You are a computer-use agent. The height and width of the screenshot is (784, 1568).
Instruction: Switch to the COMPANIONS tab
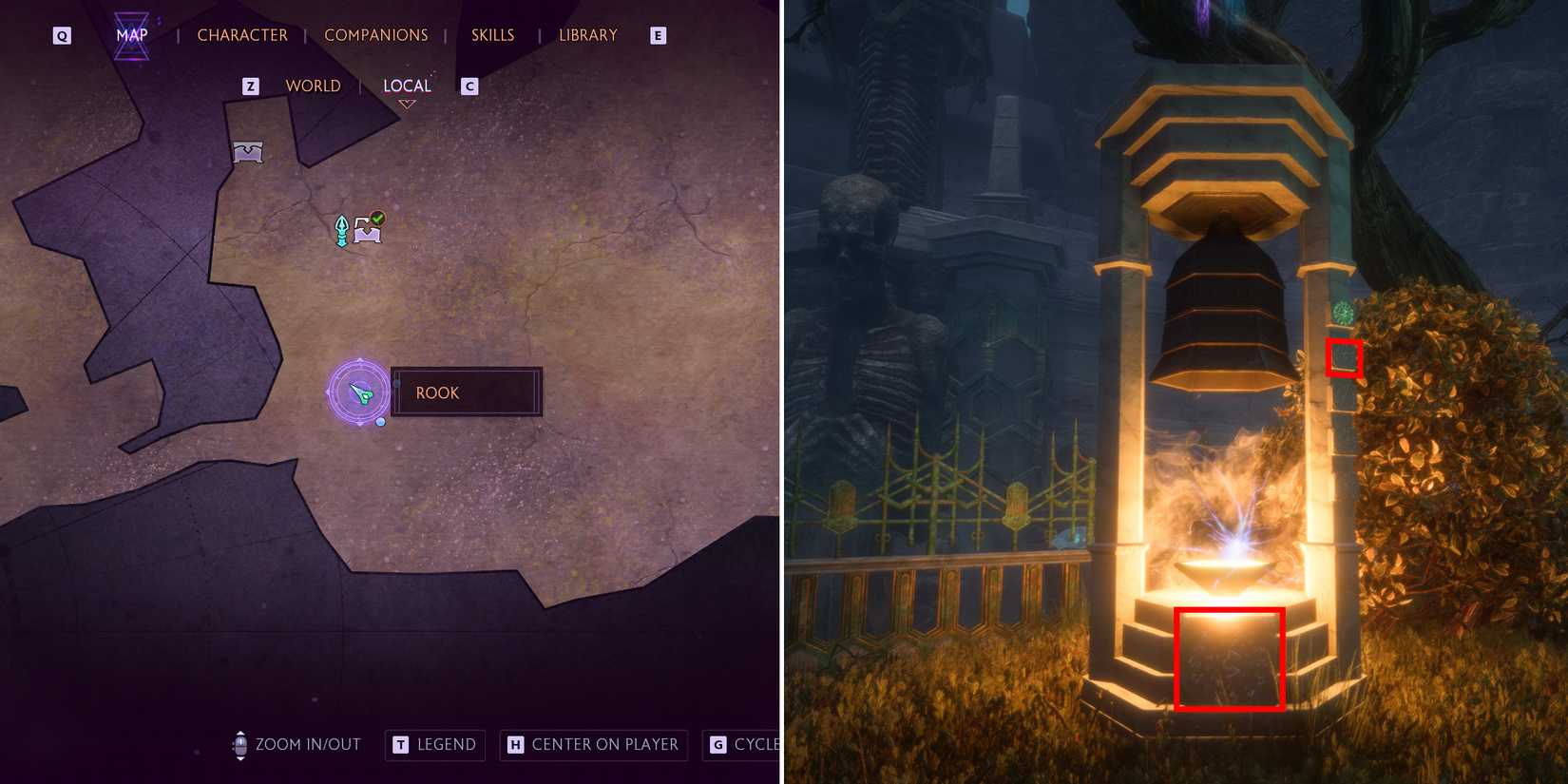tap(376, 34)
